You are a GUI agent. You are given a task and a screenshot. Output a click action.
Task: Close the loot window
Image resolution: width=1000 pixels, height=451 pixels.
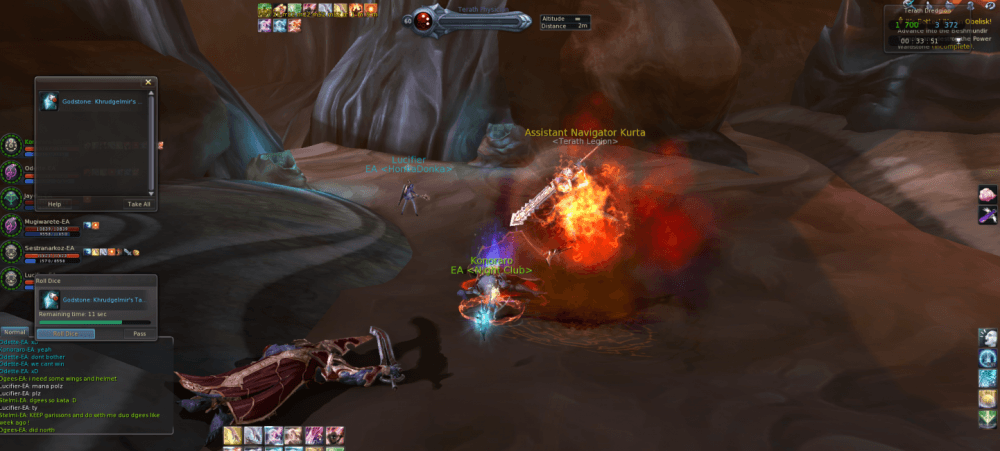(x=148, y=82)
